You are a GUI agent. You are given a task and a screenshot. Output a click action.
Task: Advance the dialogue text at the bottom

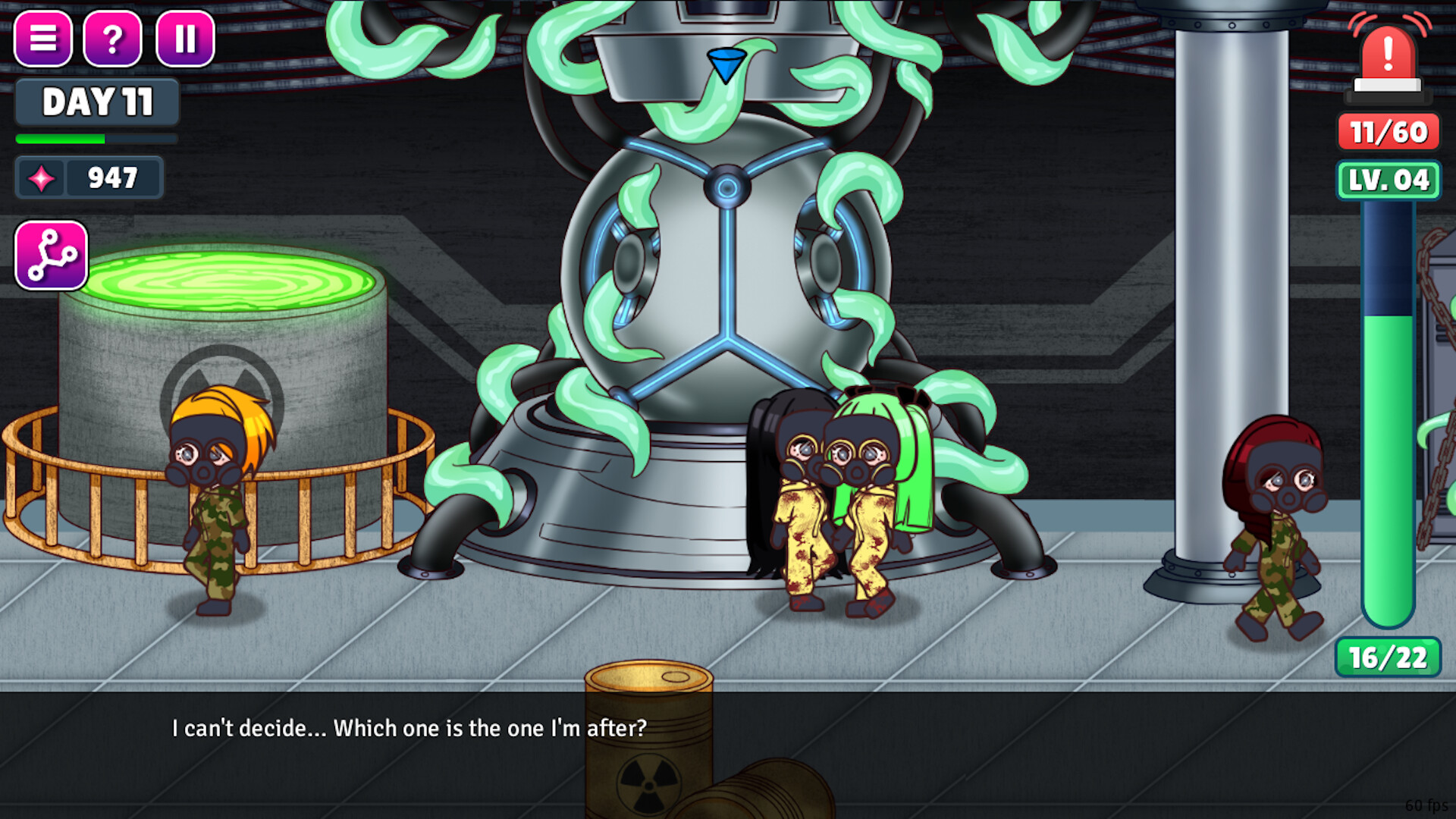(x=409, y=728)
